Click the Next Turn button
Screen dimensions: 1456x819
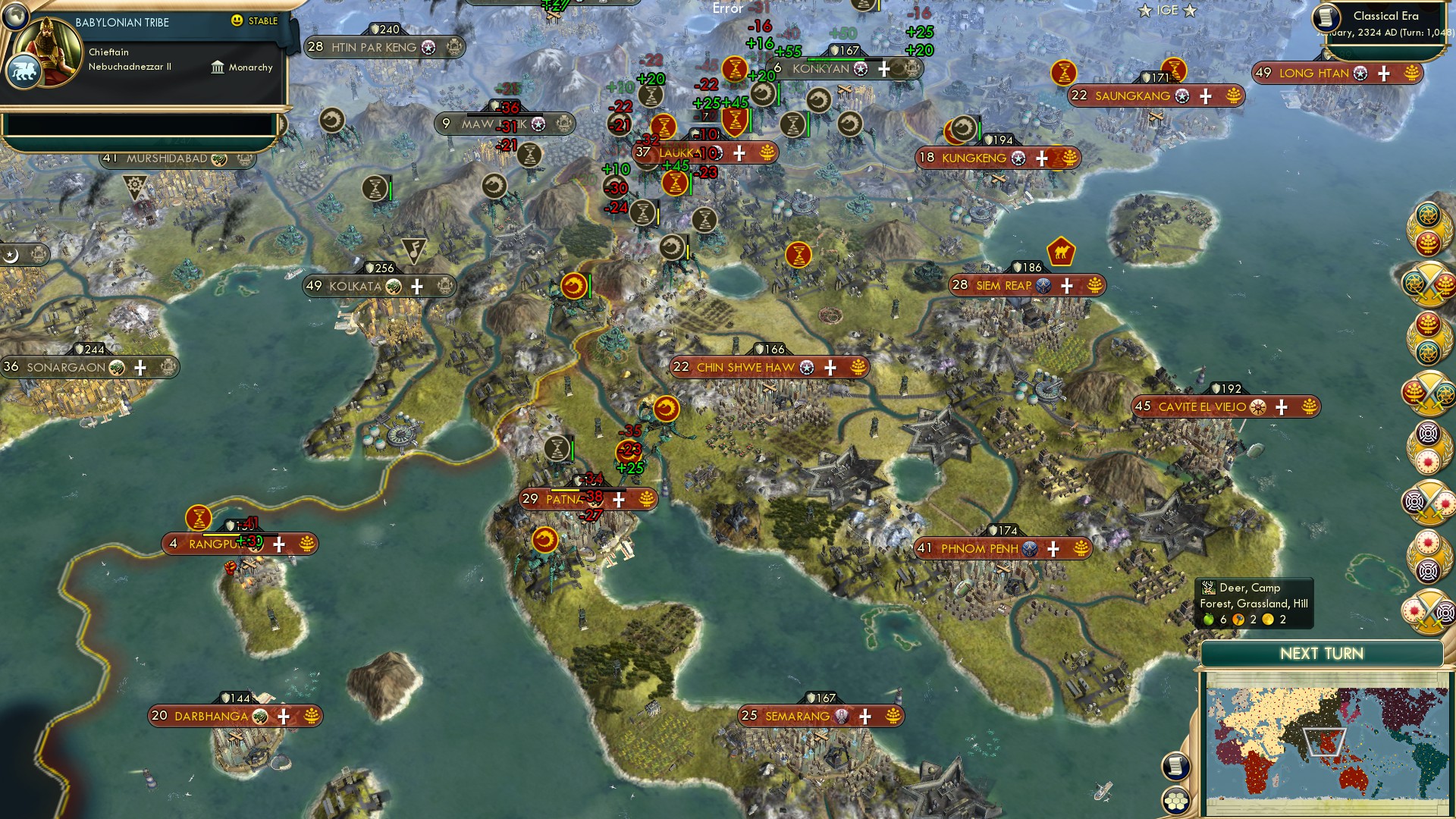[x=1323, y=652]
